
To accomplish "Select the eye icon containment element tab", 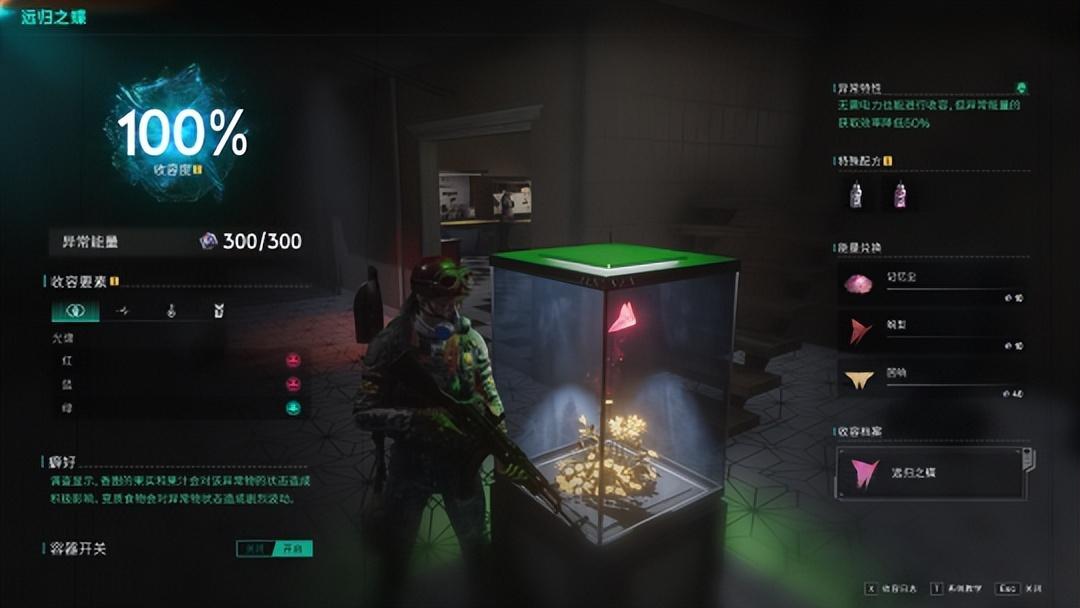I will click(x=75, y=312).
